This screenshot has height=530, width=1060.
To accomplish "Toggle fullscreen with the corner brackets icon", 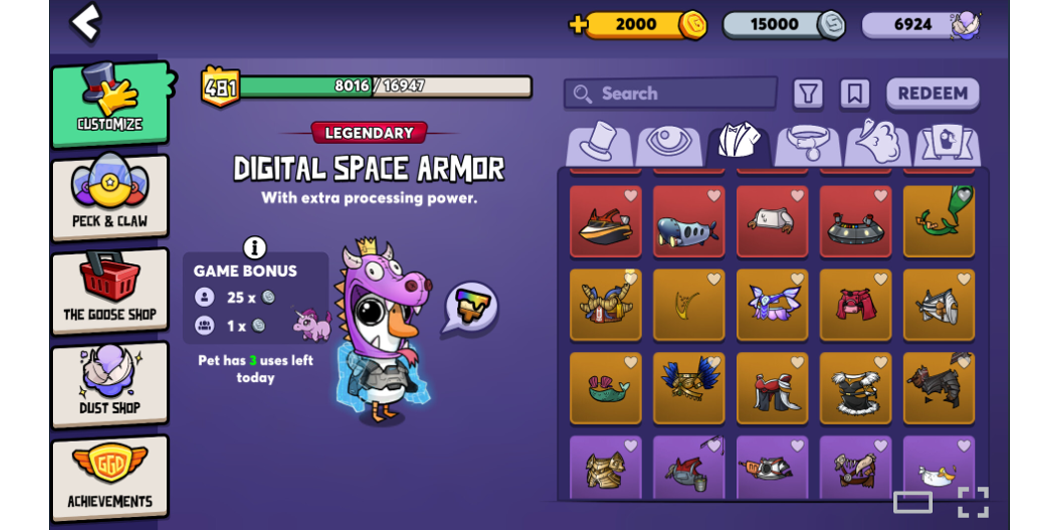I will point(972,502).
